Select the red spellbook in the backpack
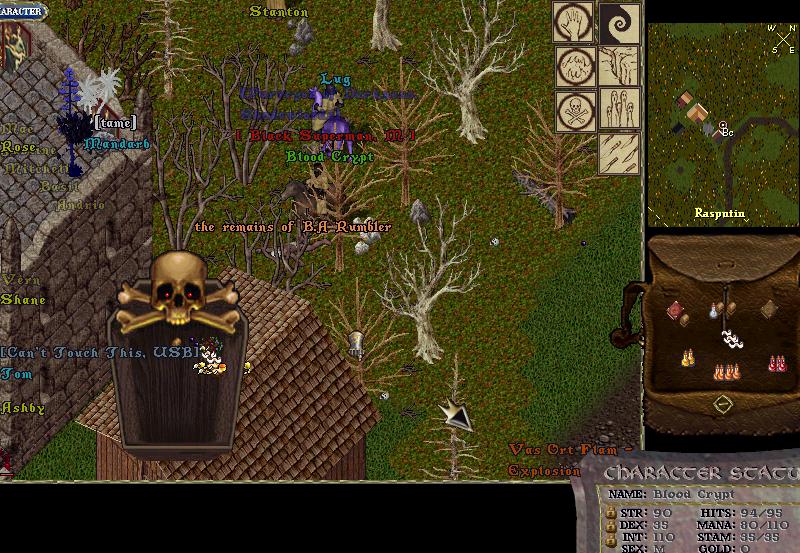 click(x=677, y=312)
